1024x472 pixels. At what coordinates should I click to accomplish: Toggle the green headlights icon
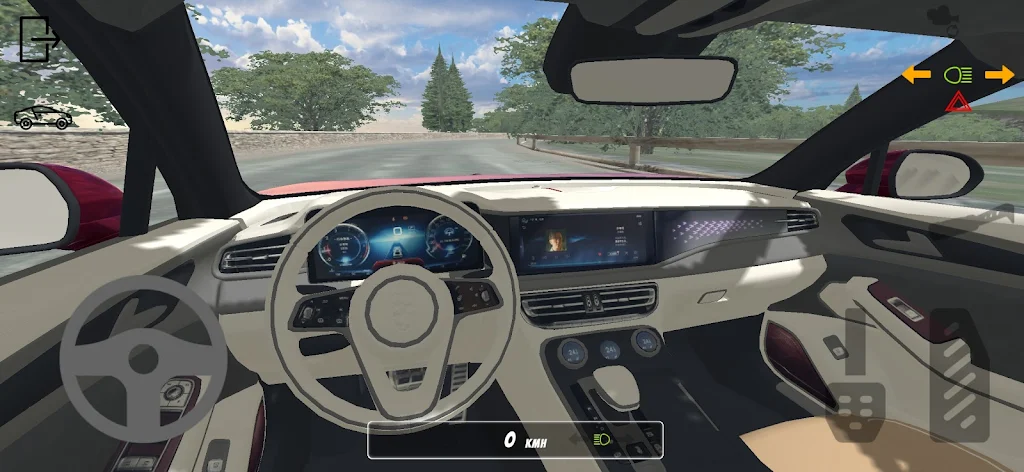pos(958,74)
